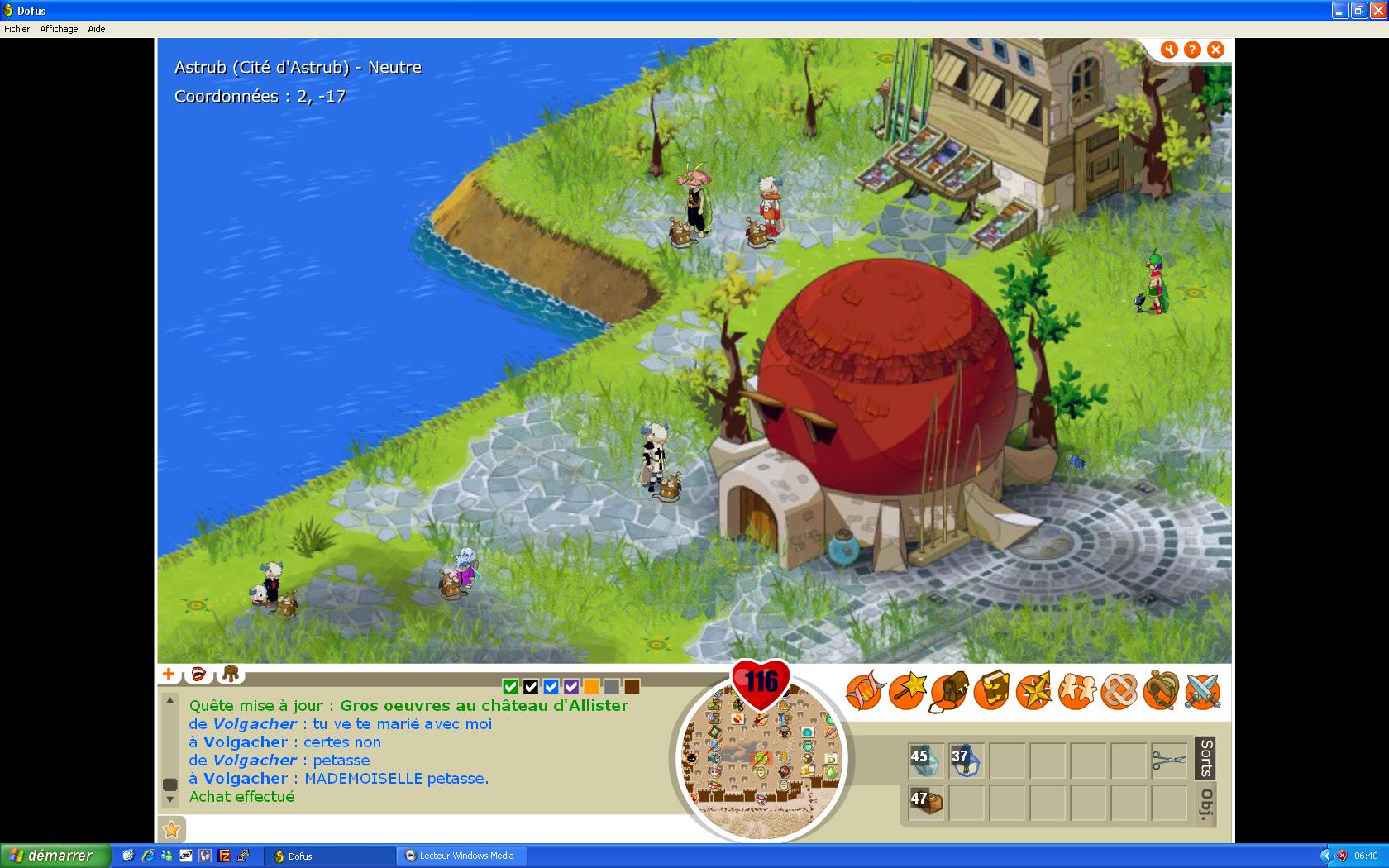Select the spell slot numbered 45
The height and width of the screenshot is (868, 1389).
925,761
